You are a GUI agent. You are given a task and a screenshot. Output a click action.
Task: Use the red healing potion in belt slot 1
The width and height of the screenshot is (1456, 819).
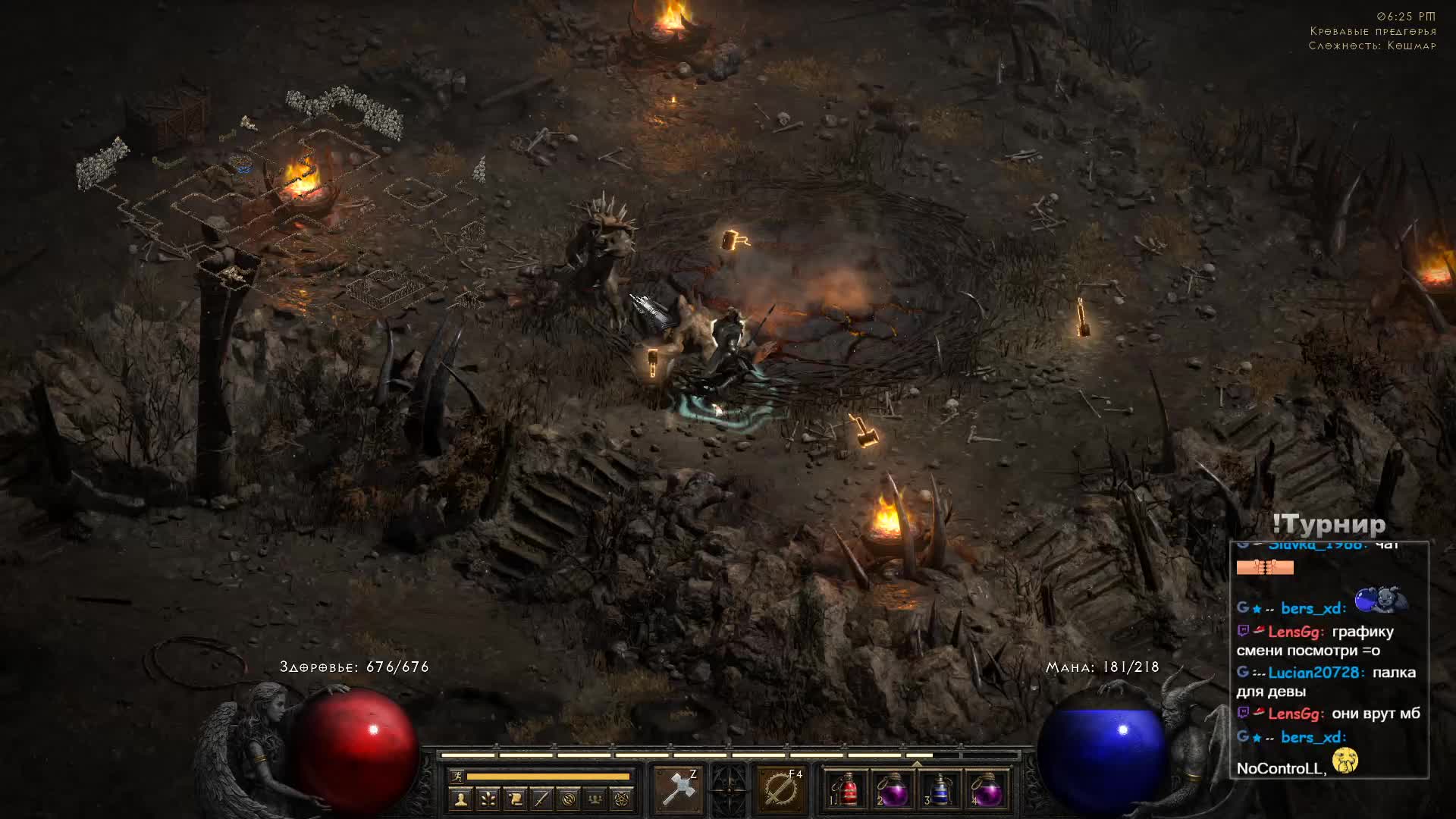pos(846,790)
